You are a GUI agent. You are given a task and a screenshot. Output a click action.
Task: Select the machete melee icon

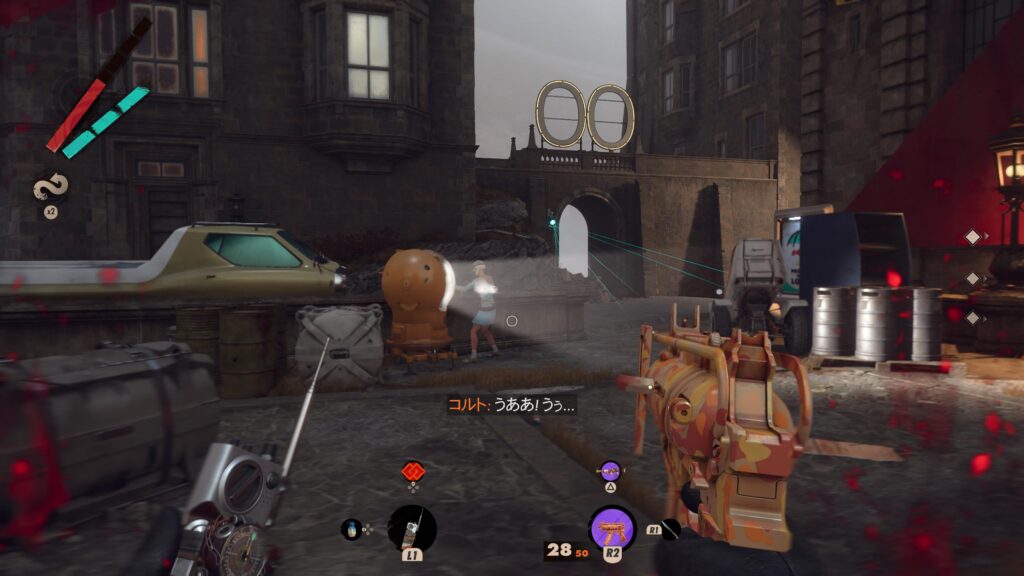670,529
